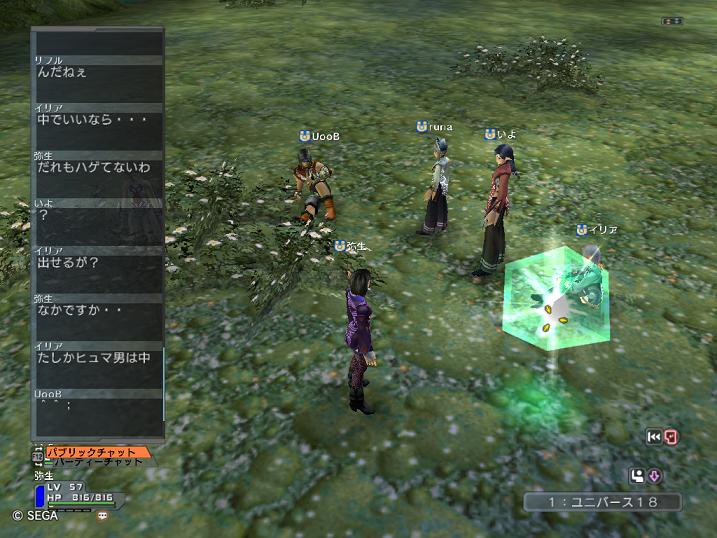Viewport: 717px width, 538px height.
Task: Click the ユニバース18 location label
Action: click(603, 501)
